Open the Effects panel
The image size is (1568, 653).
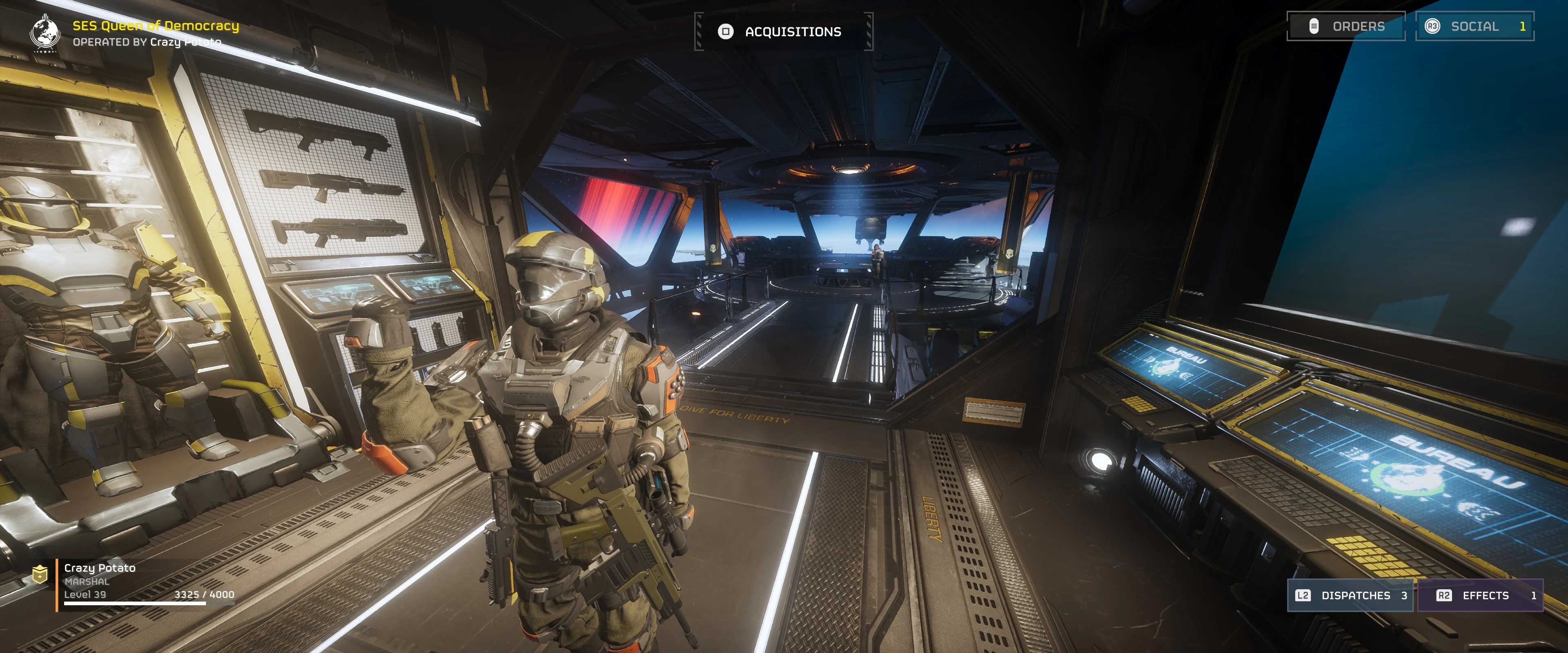1480,595
